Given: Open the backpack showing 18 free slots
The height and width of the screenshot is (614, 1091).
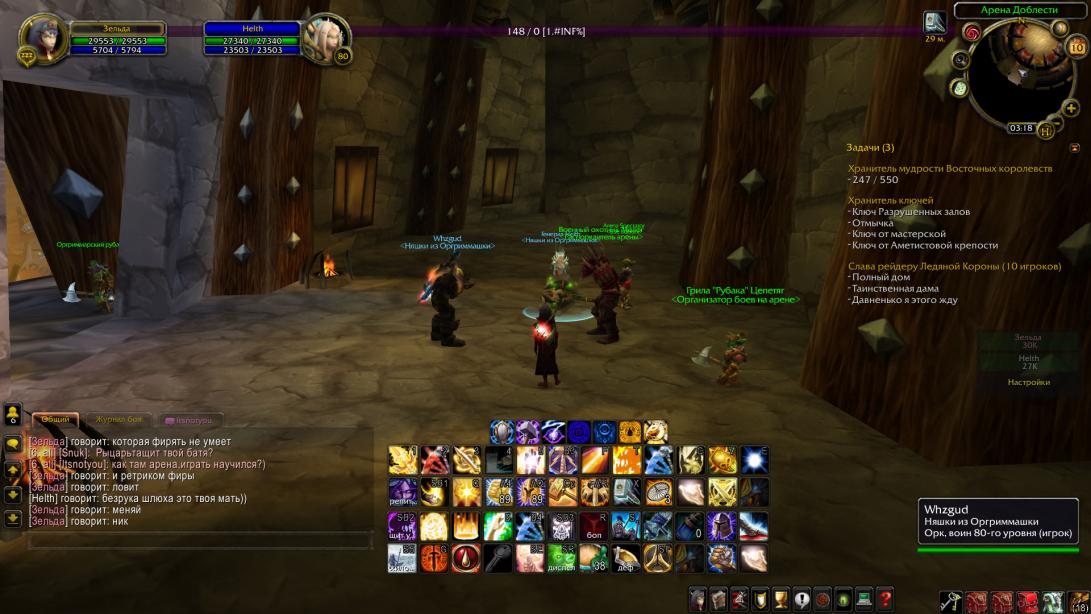Looking at the screenshot, I should click(x=1078, y=601).
